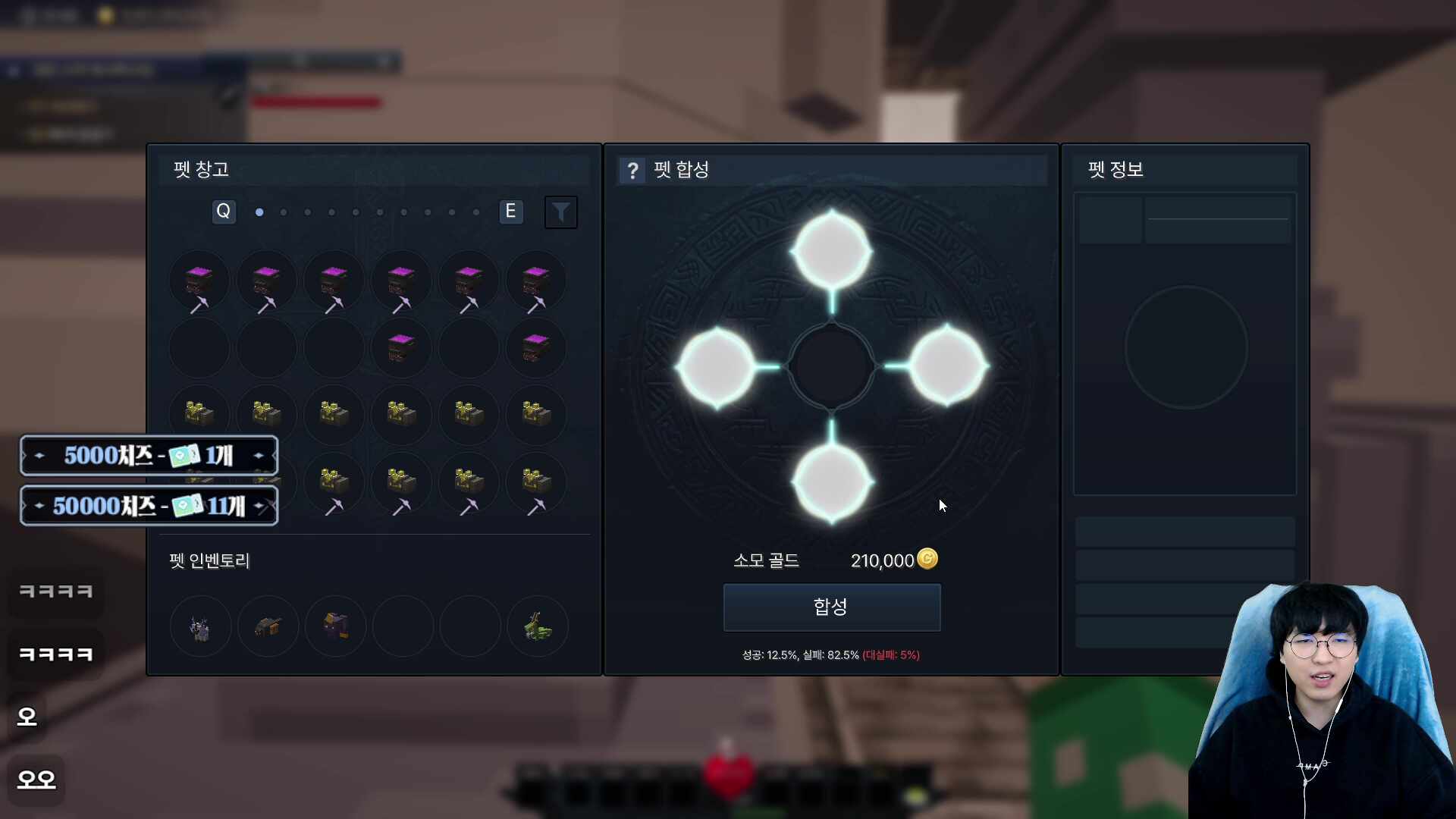This screenshot has height=819, width=1456.
Task: Select a gold pickaxe pet from row three
Action: 200,414
